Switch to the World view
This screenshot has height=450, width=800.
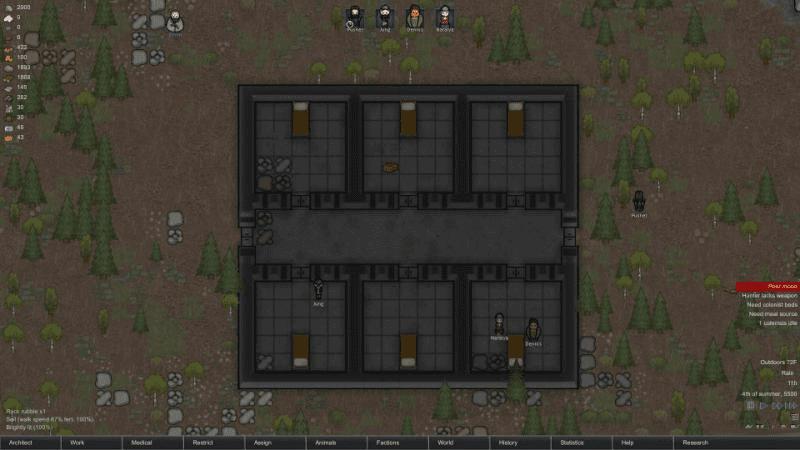tap(458, 442)
